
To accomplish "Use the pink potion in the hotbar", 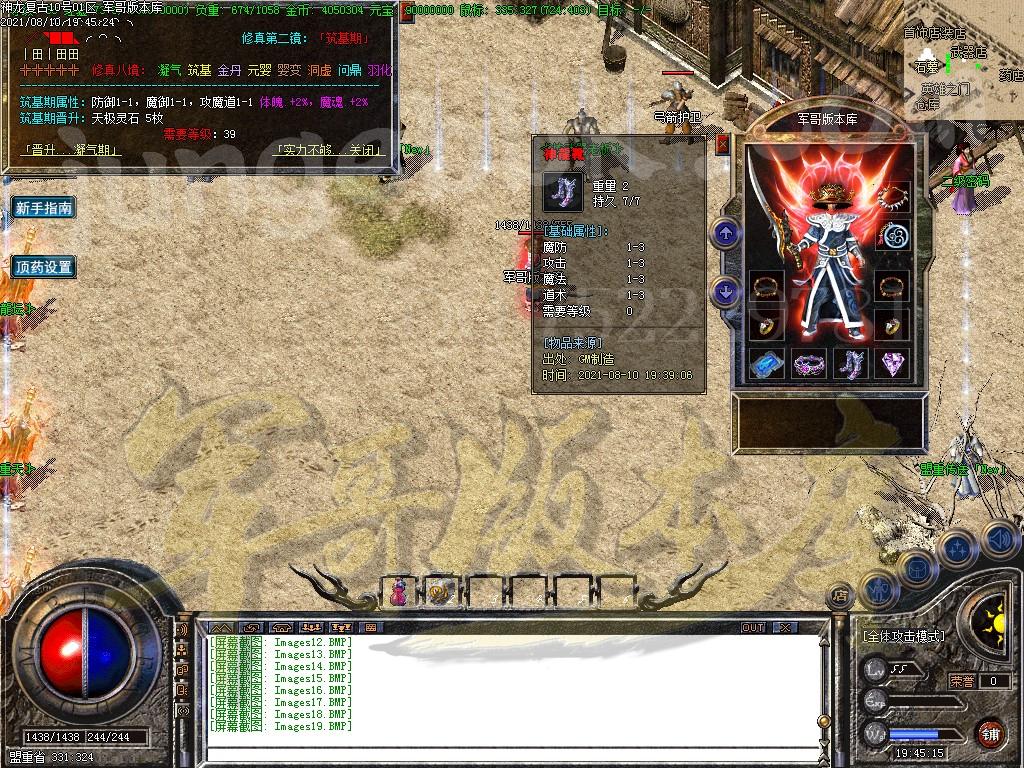I will click(398, 591).
